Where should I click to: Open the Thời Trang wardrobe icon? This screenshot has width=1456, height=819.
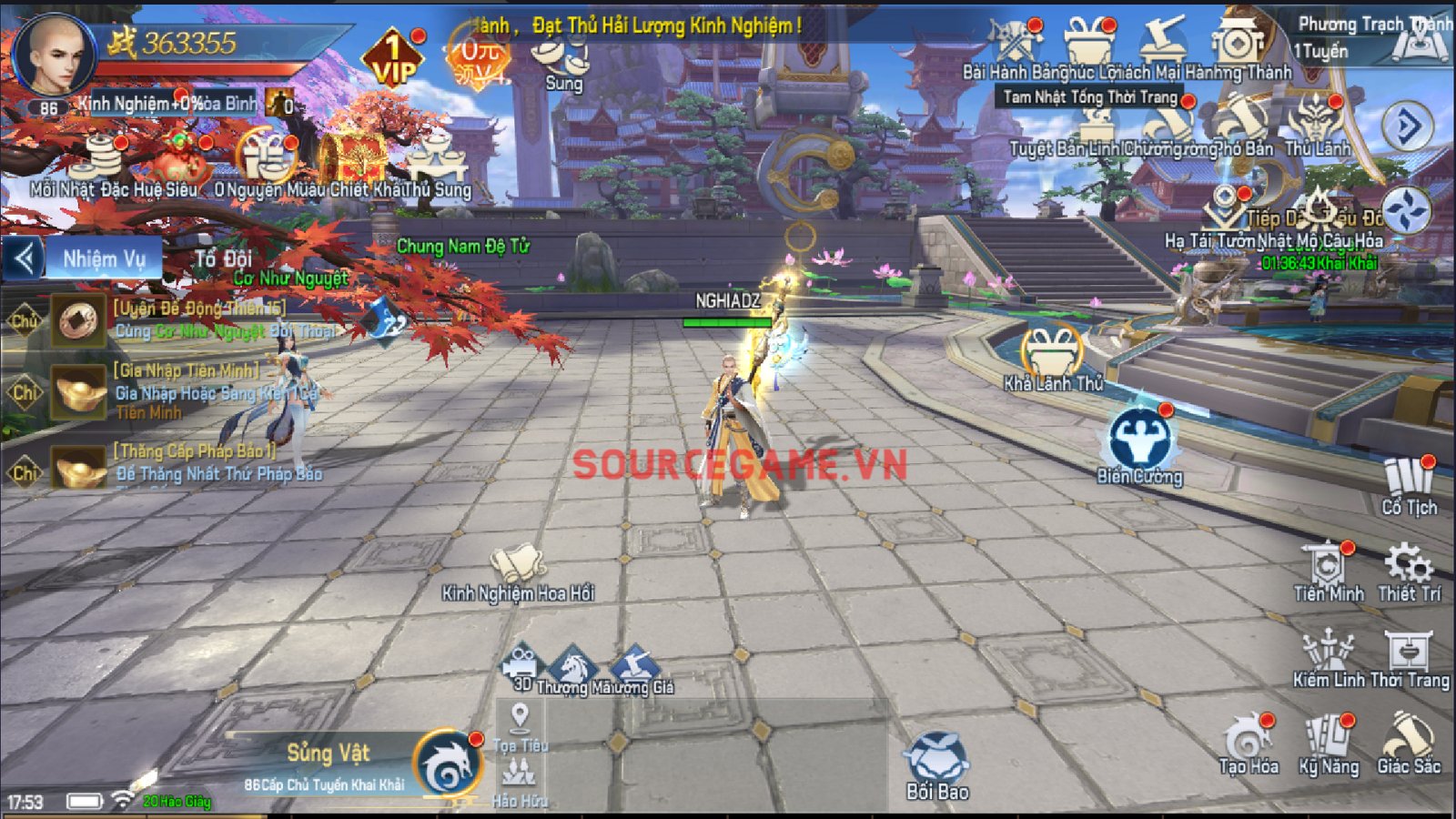(x=1409, y=657)
